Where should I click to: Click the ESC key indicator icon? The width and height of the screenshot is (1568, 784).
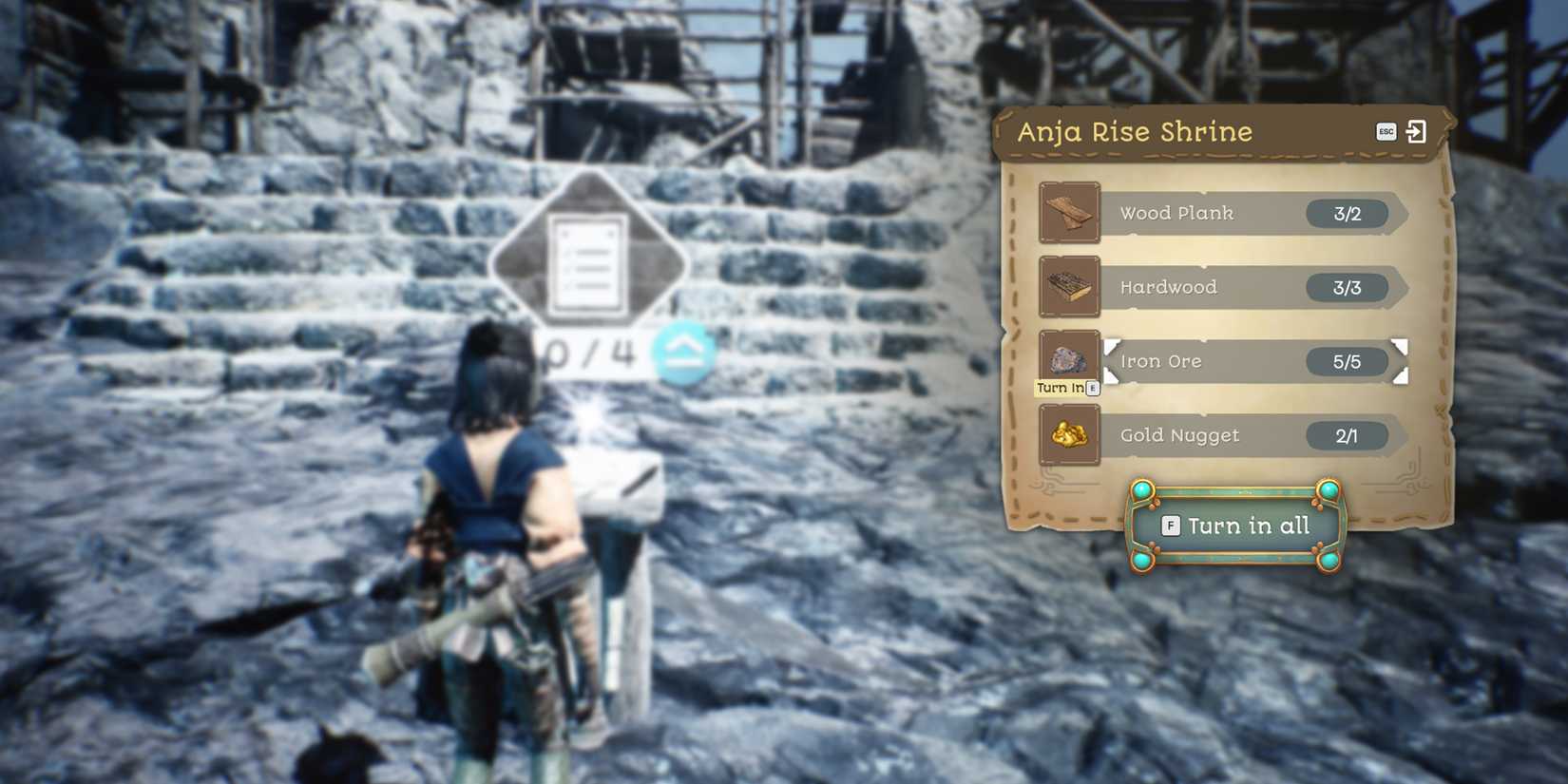tap(1386, 131)
